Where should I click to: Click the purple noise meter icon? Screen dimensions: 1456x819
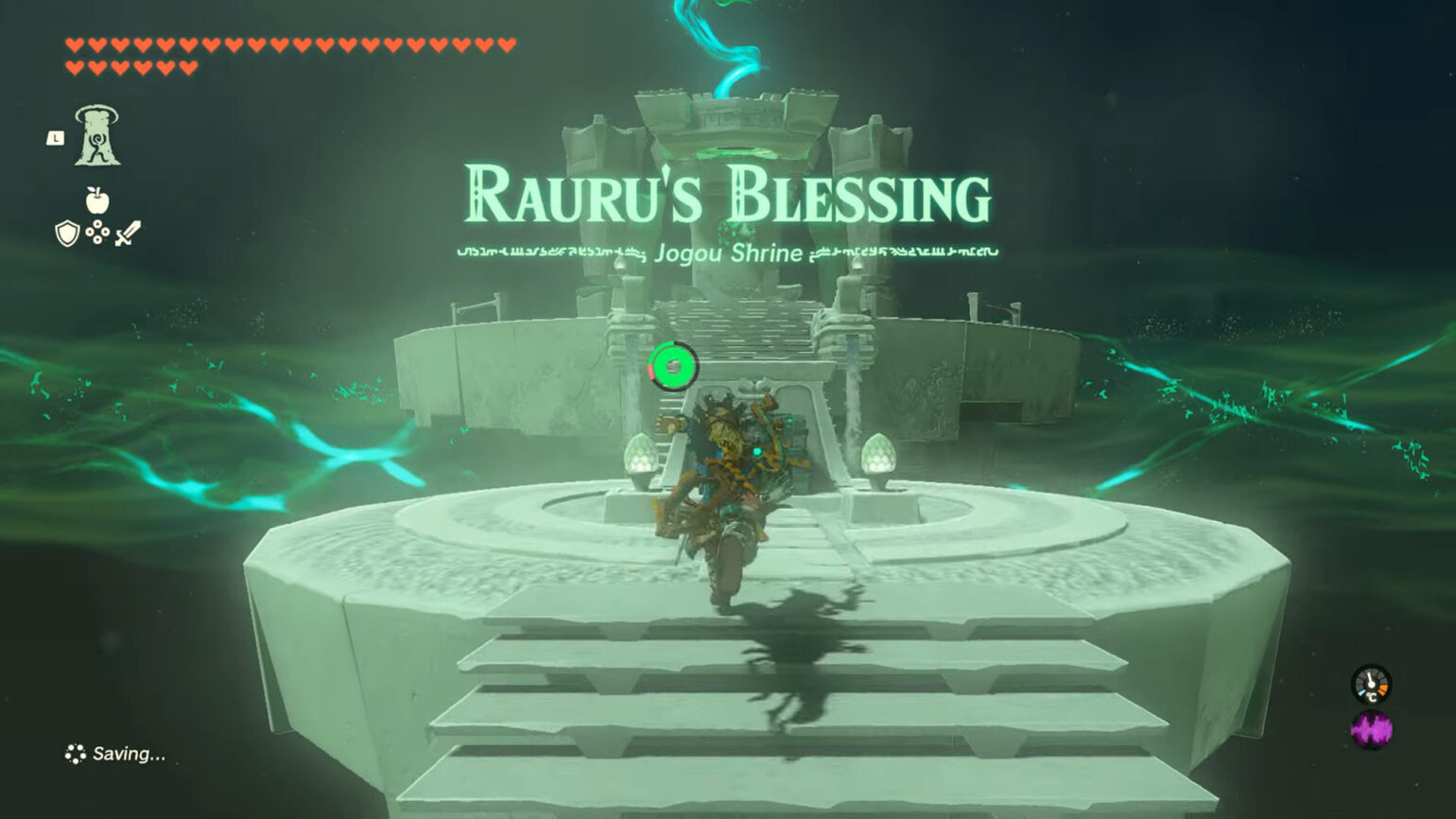(1371, 729)
